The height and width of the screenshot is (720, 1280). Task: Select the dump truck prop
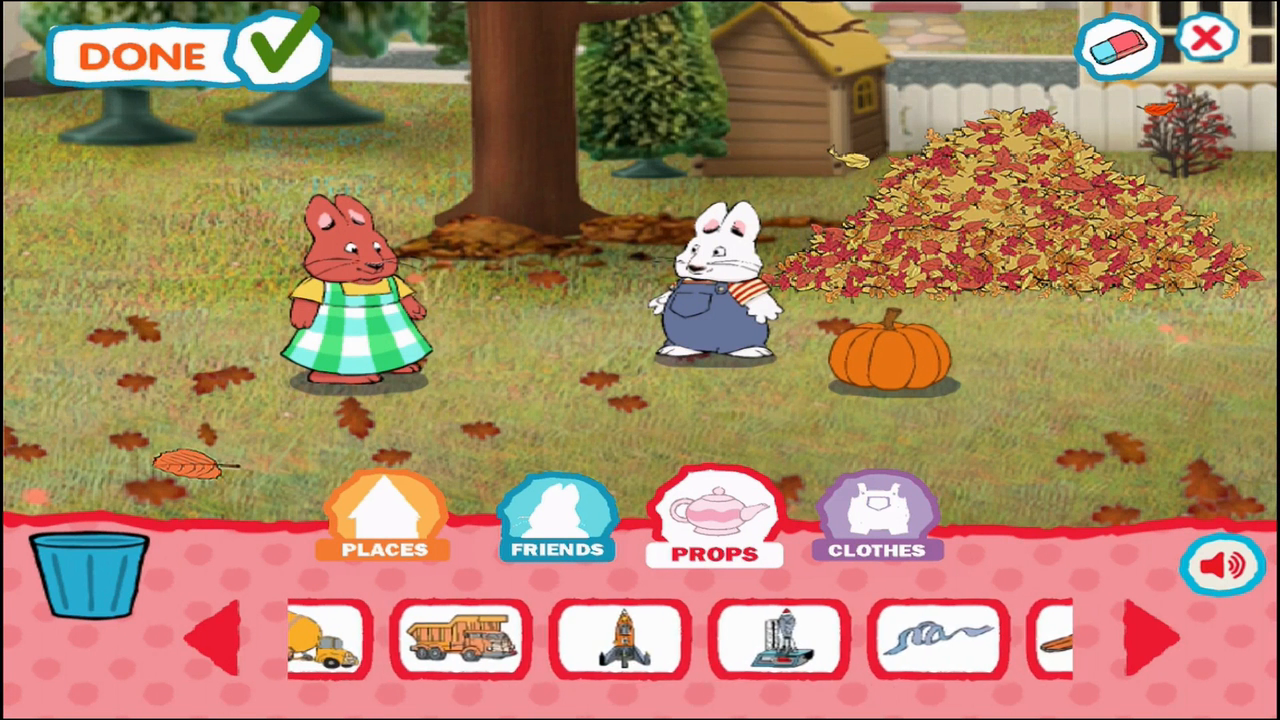tap(459, 638)
